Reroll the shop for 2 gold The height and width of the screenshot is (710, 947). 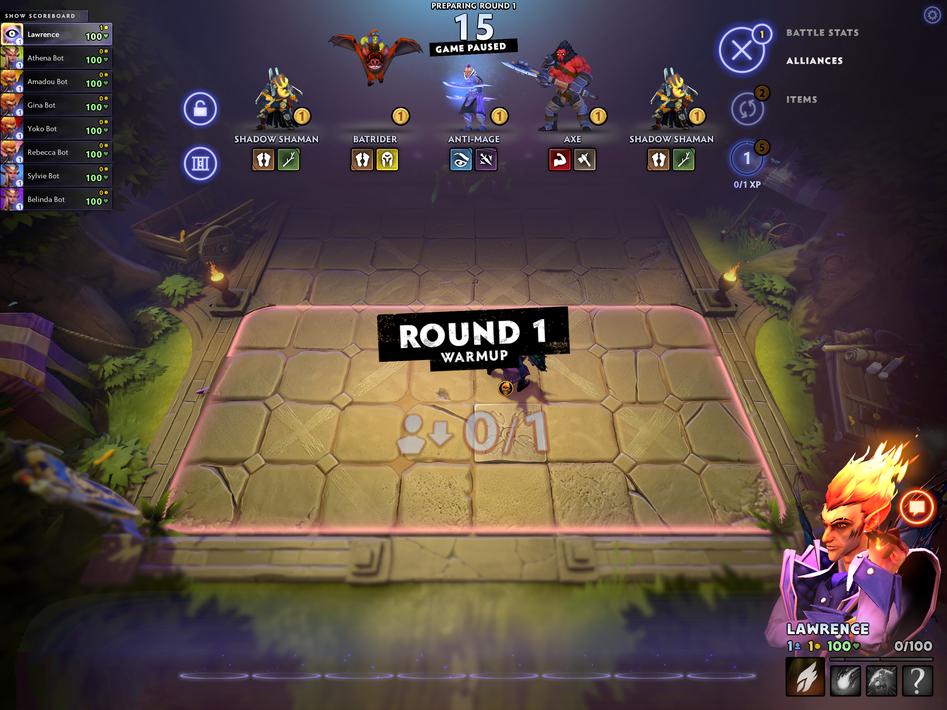[743, 107]
